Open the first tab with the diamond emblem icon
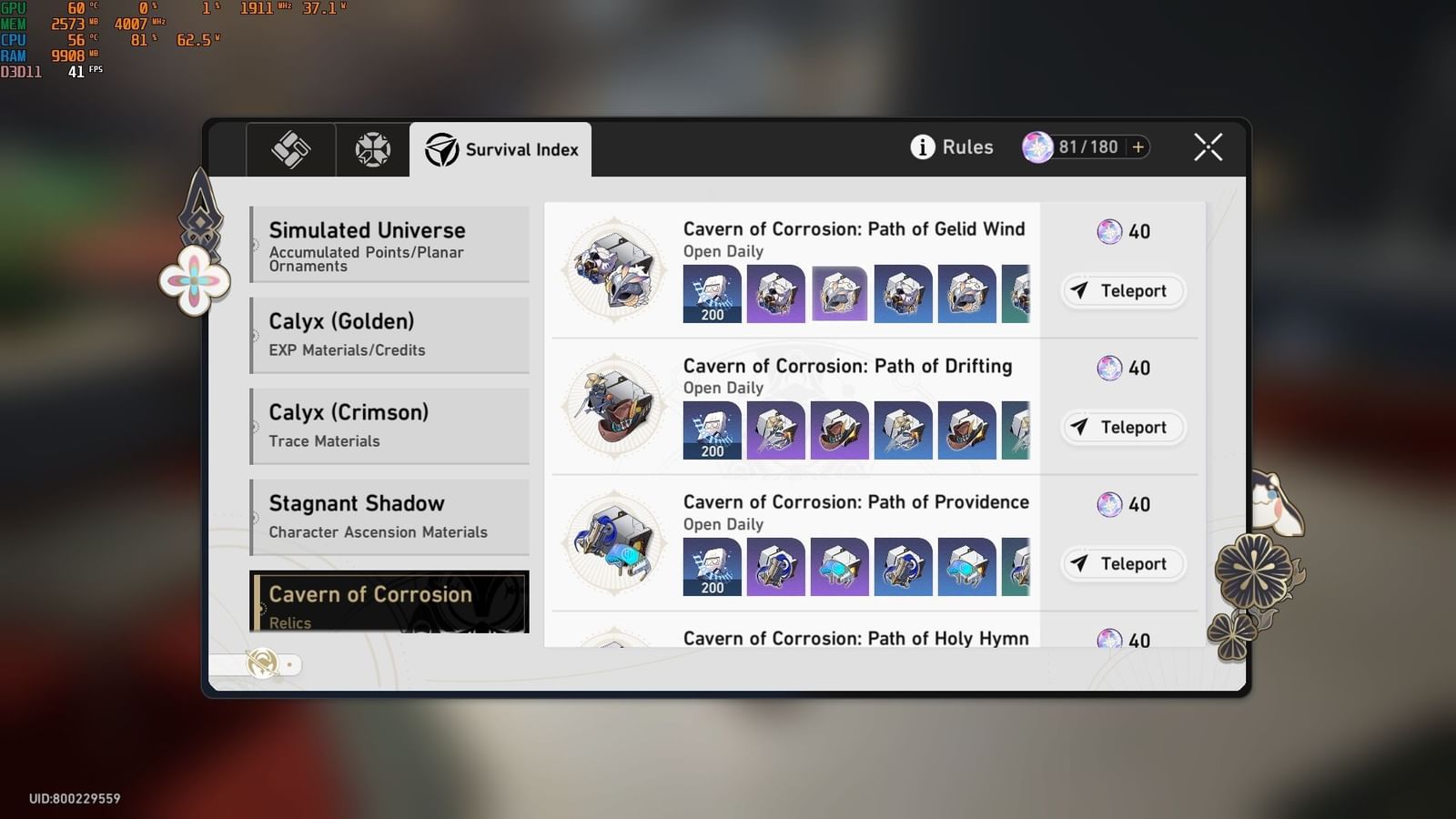Viewport: 1456px width, 819px height. pyautogui.click(x=289, y=150)
